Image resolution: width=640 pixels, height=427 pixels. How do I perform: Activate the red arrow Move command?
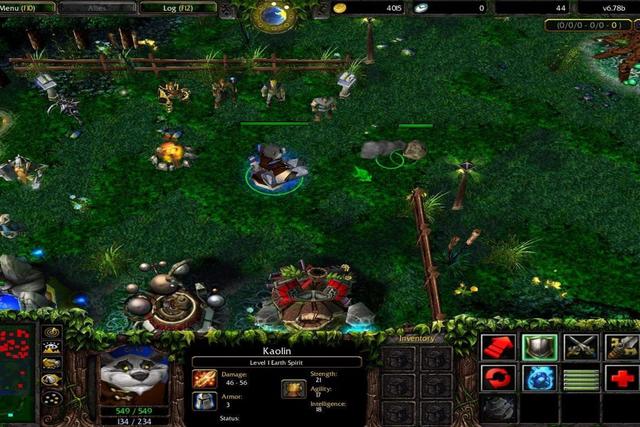(x=498, y=347)
